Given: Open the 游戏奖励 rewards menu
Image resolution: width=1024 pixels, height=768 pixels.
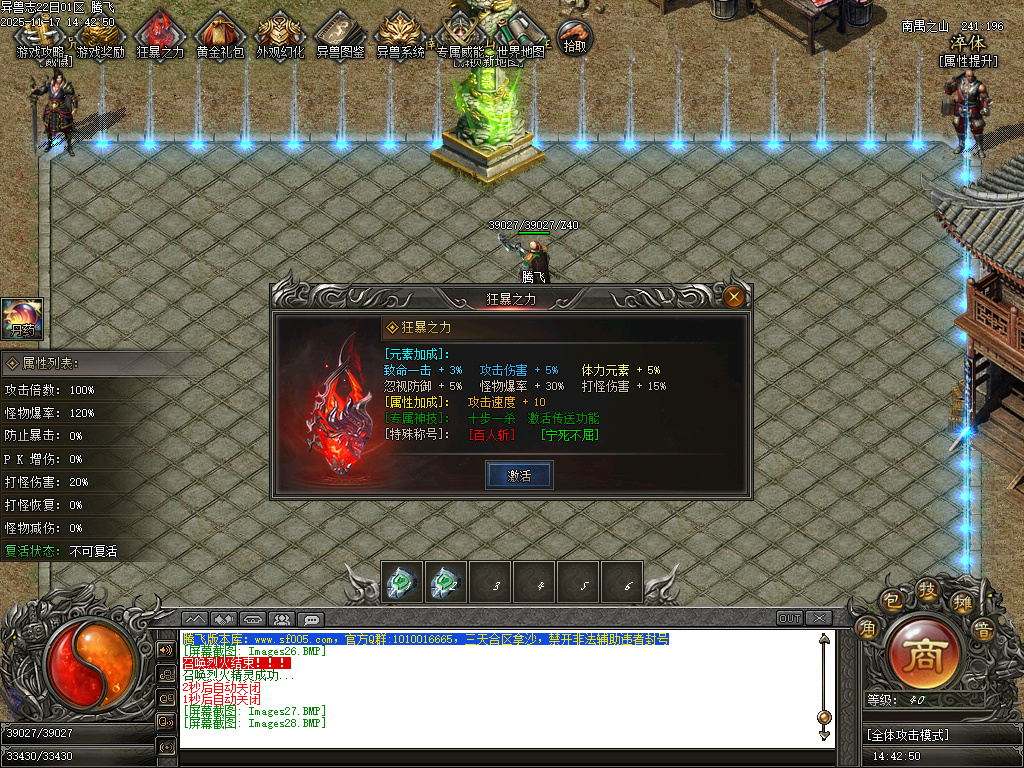Looking at the screenshot, I should pyautogui.click(x=101, y=36).
